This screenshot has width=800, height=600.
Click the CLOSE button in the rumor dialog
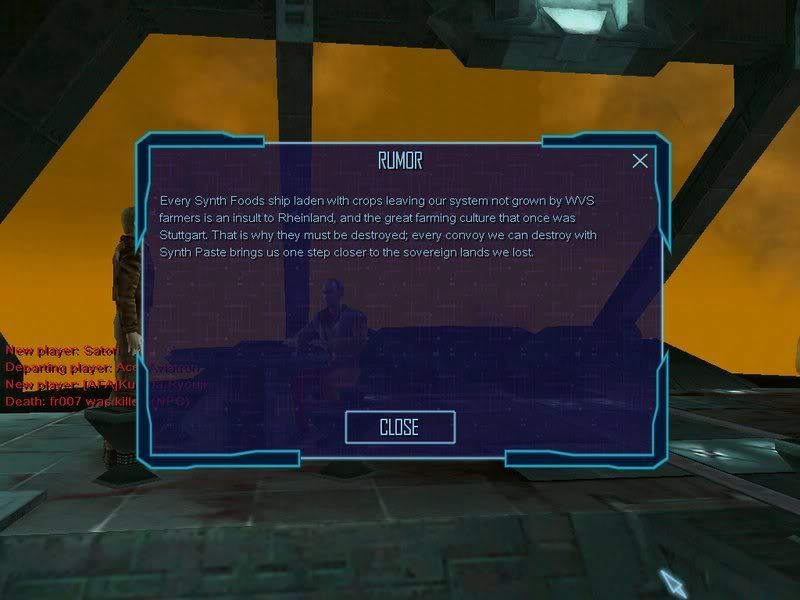tap(399, 427)
